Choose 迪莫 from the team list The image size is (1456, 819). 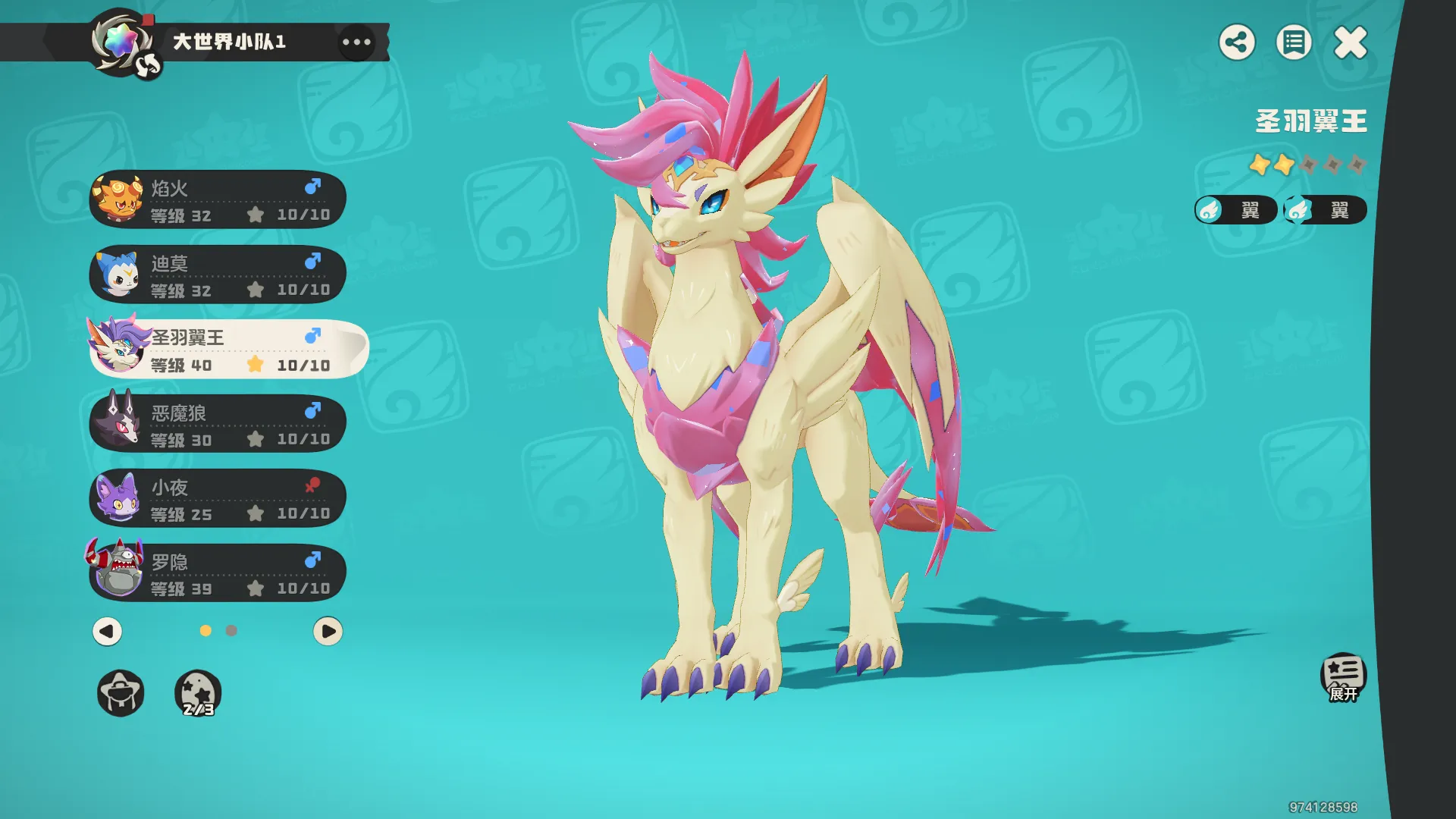[x=218, y=275]
